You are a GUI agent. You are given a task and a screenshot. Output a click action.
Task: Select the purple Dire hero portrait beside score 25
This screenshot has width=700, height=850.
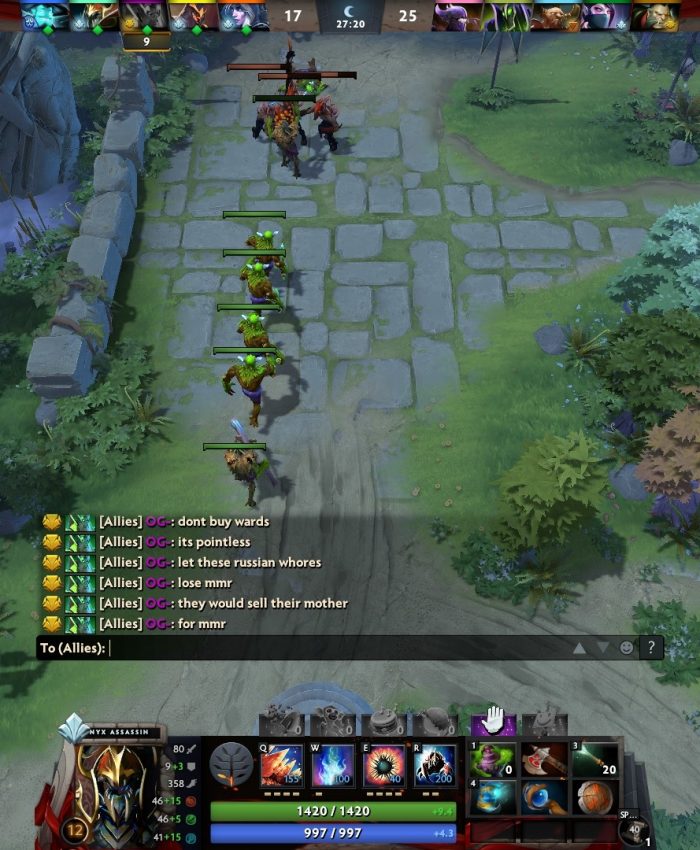point(455,16)
